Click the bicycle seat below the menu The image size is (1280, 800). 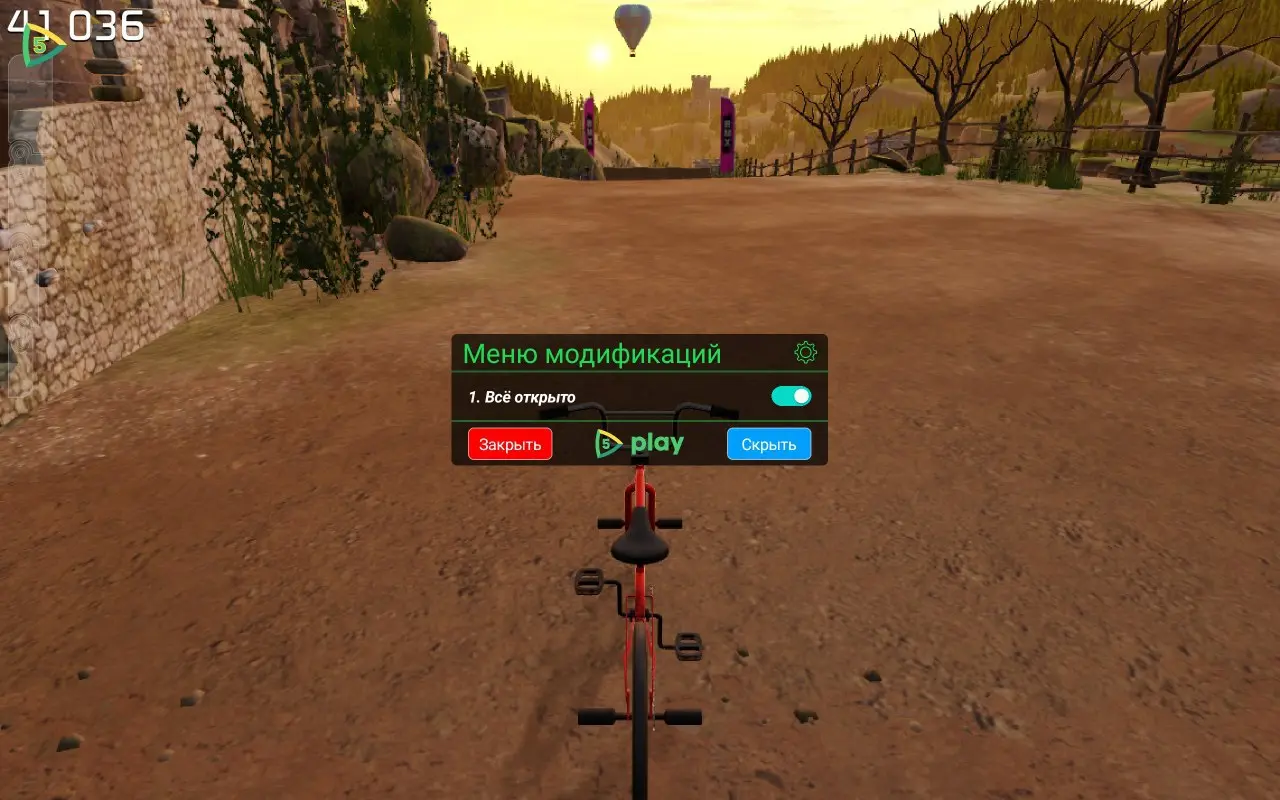coord(640,545)
